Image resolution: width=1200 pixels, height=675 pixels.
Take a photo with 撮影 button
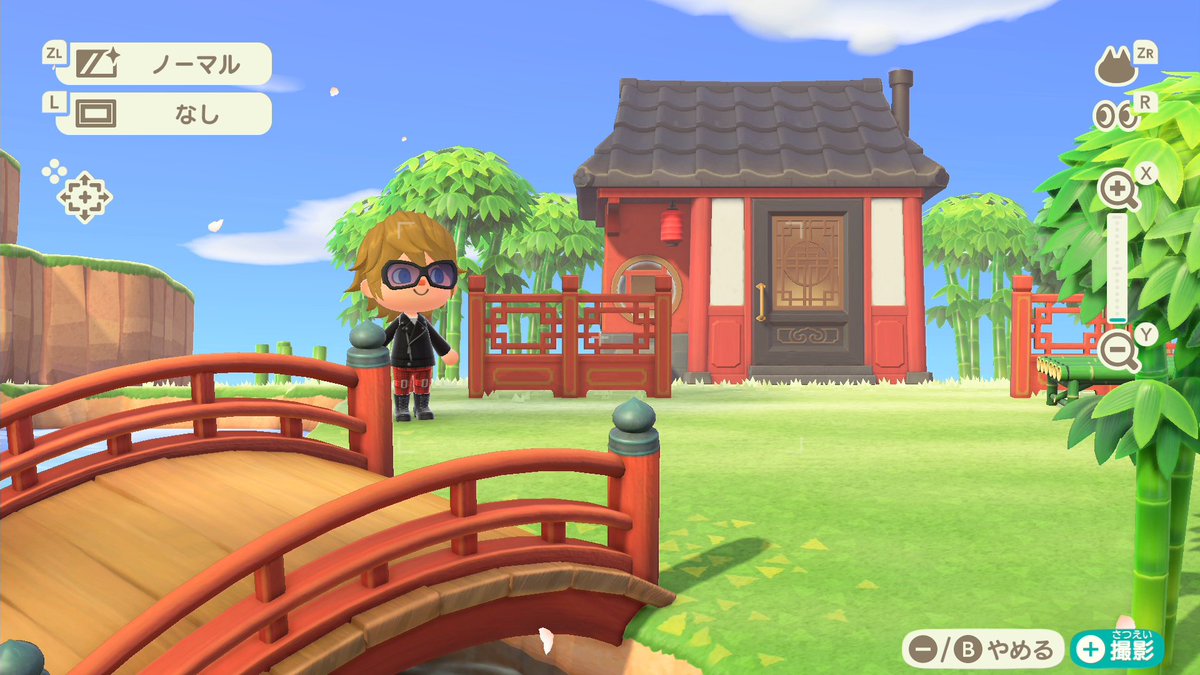[1116, 650]
